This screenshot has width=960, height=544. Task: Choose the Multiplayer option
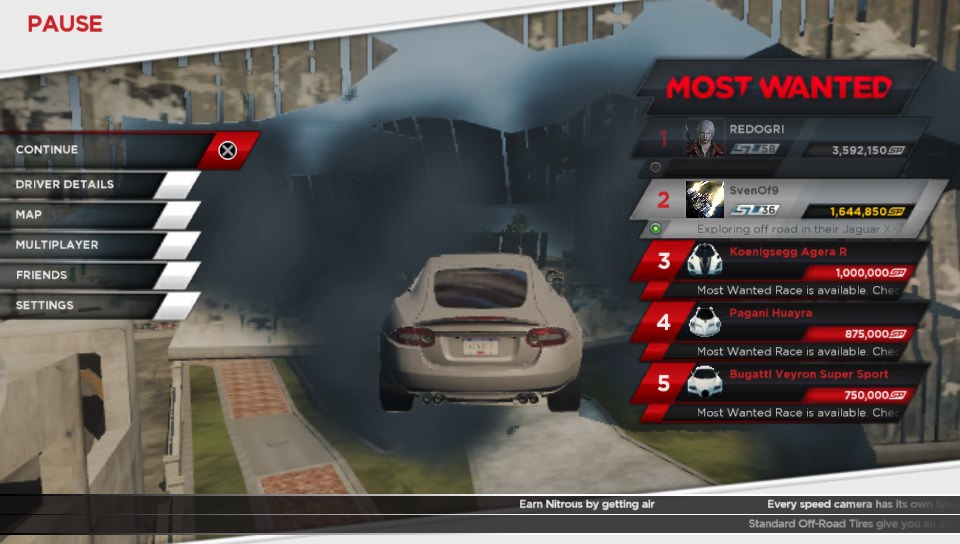point(90,245)
